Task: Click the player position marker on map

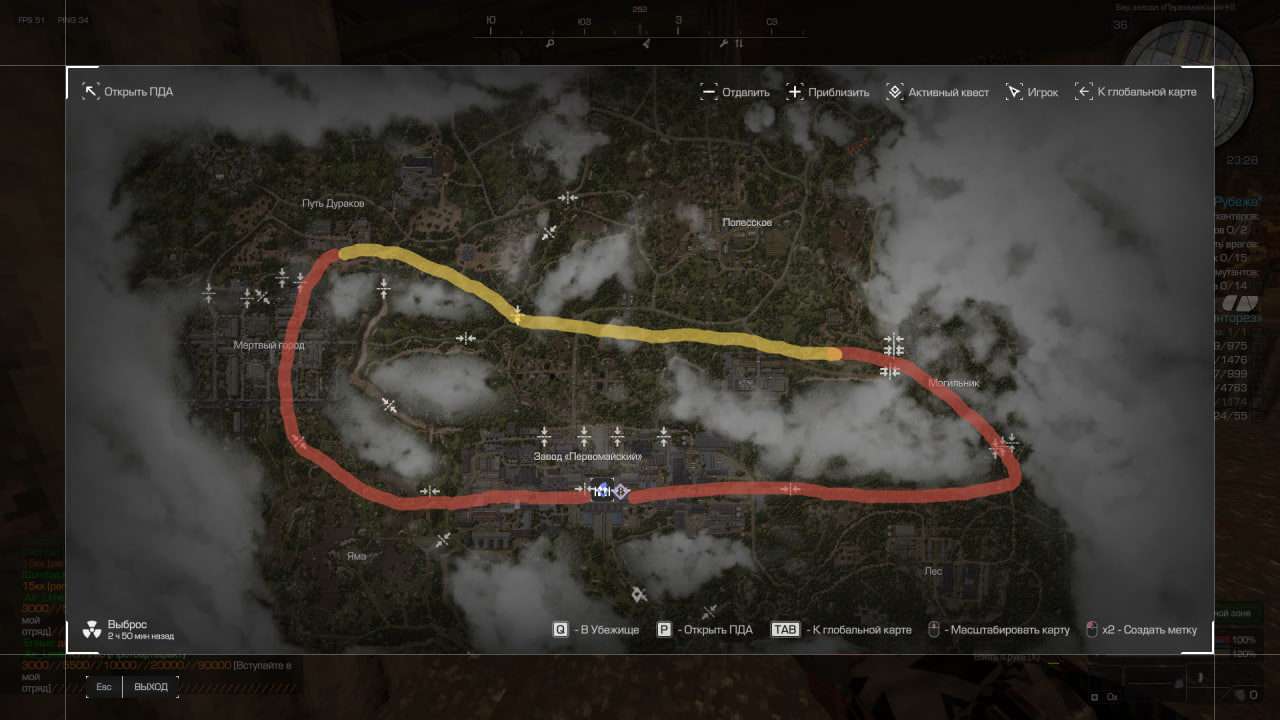Action: (x=602, y=491)
